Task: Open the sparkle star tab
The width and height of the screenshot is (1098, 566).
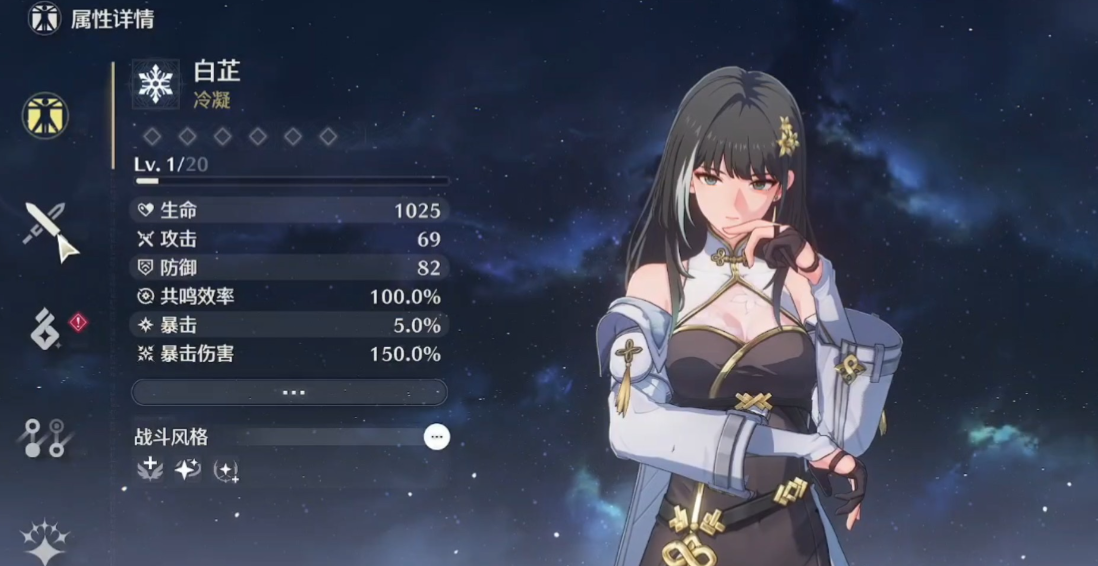Action: click(x=46, y=541)
